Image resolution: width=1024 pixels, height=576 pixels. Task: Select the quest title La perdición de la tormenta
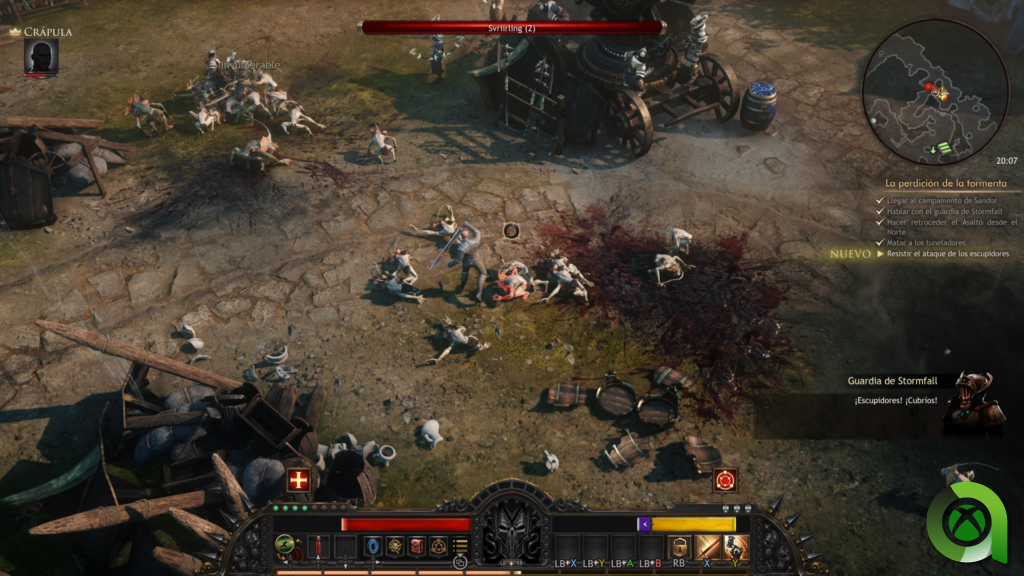(x=940, y=184)
